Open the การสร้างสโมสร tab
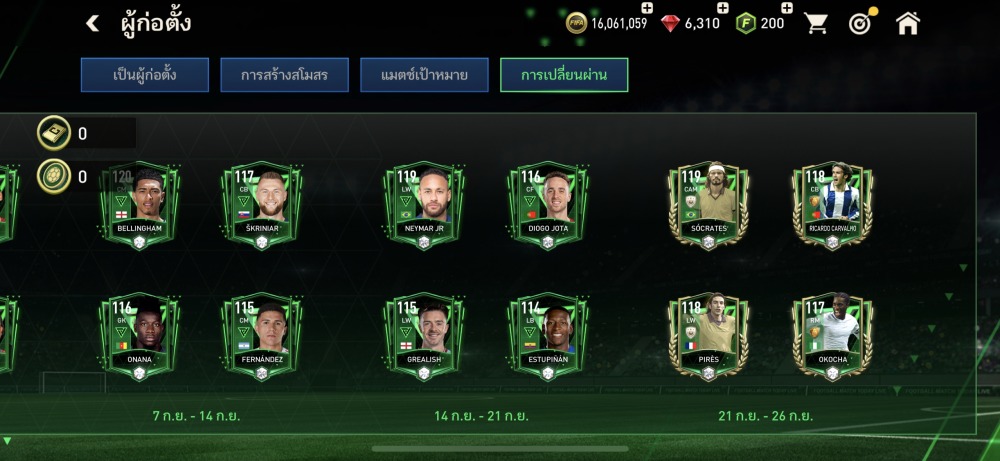The width and height of the screenshot is (1000, 461). pos(285,75)
